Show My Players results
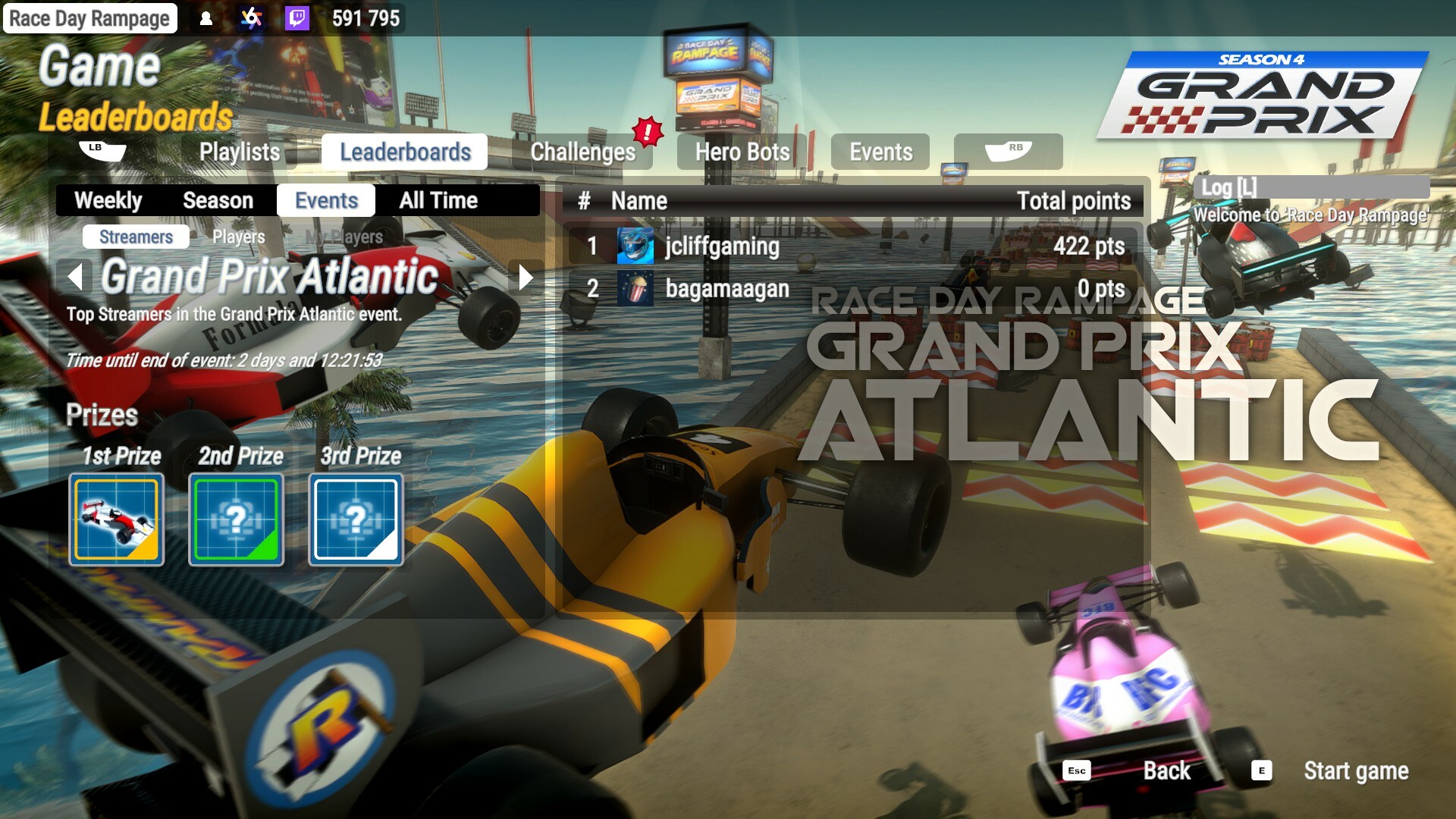1456x819 pixels. click(343, 237)
